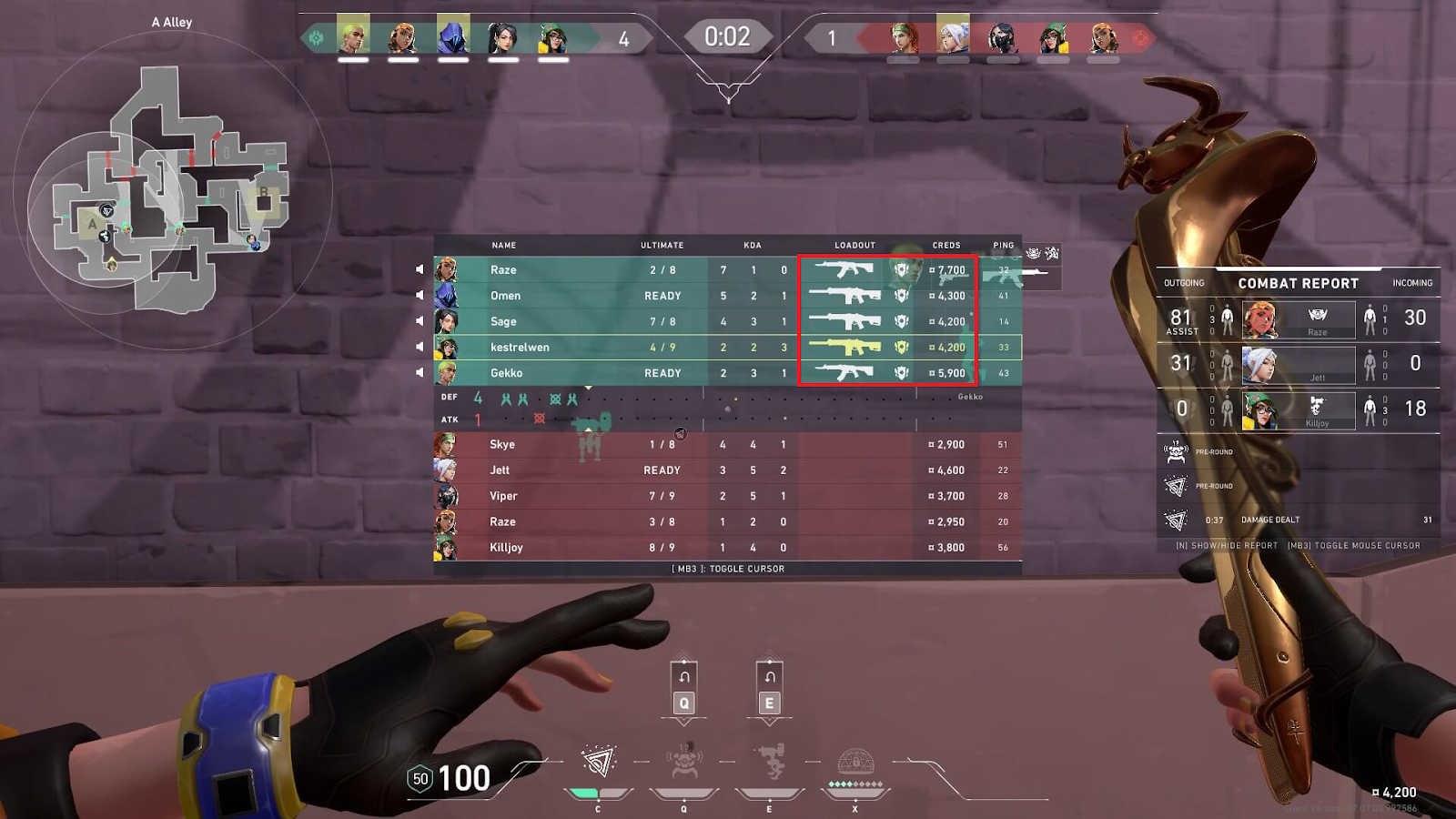Screen dimensions: 1456x819
Task: Activate the Turret ability icon
Action: [770, 763]
